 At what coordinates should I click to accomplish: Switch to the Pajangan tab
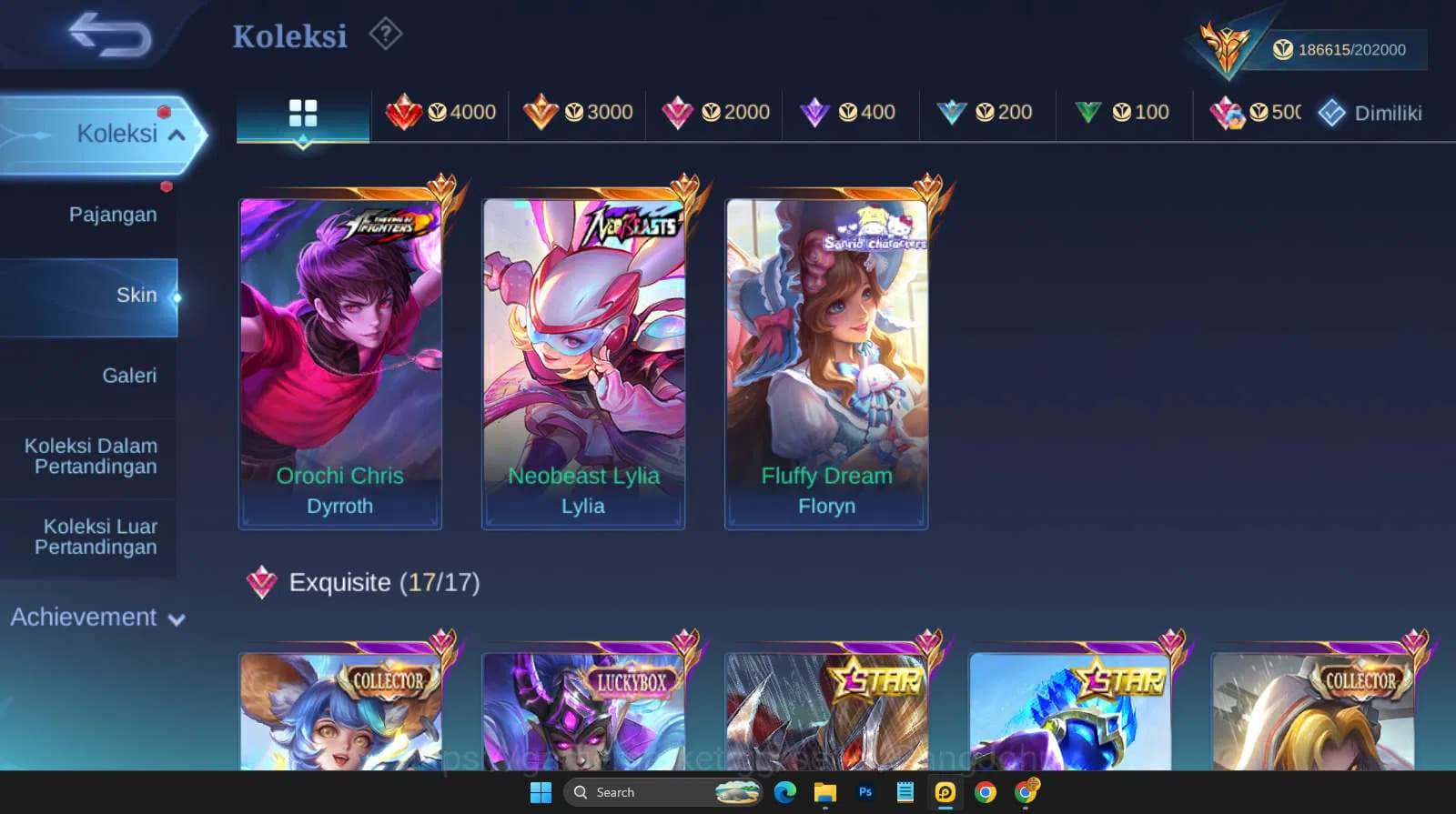[113, 214]
